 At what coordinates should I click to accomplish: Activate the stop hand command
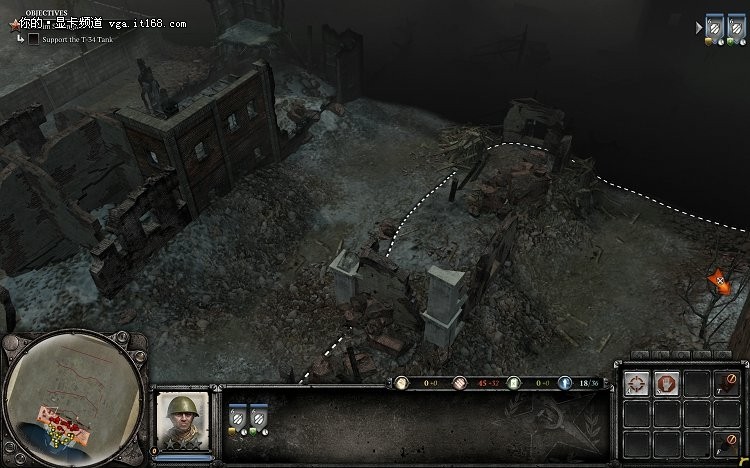tap(666, 382)
